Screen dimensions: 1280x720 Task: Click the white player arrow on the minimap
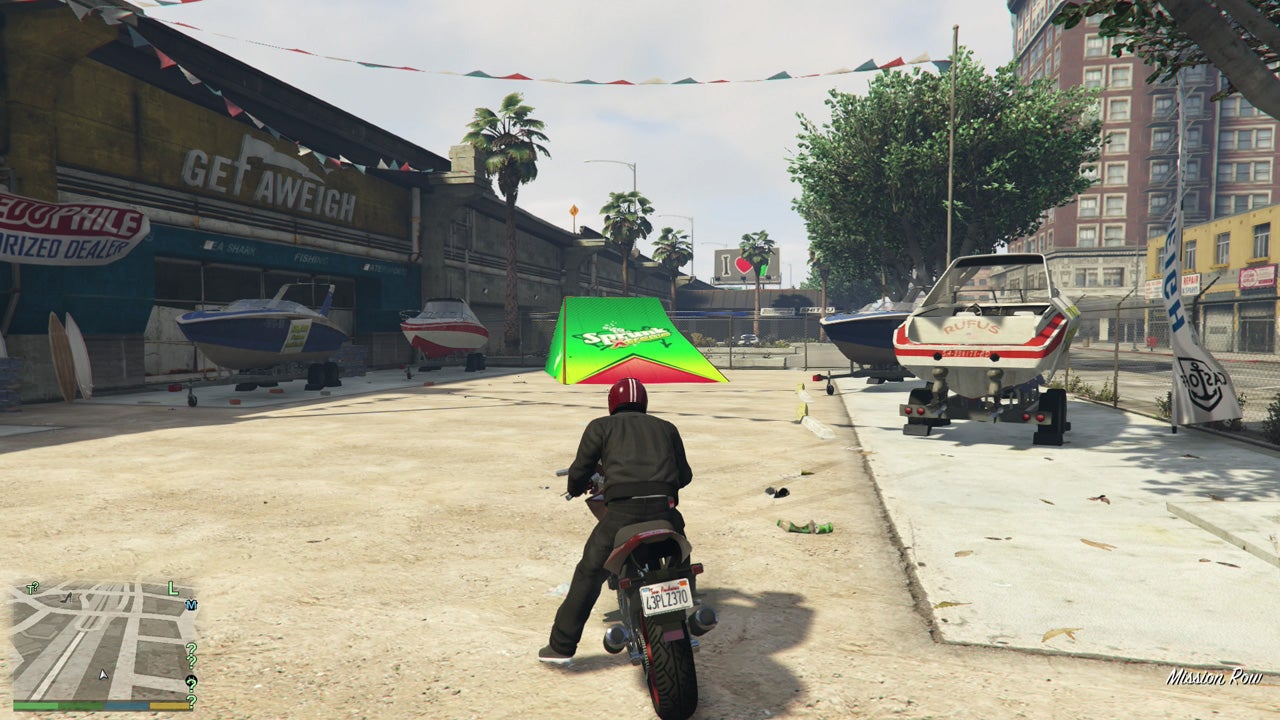click(103, 674)
